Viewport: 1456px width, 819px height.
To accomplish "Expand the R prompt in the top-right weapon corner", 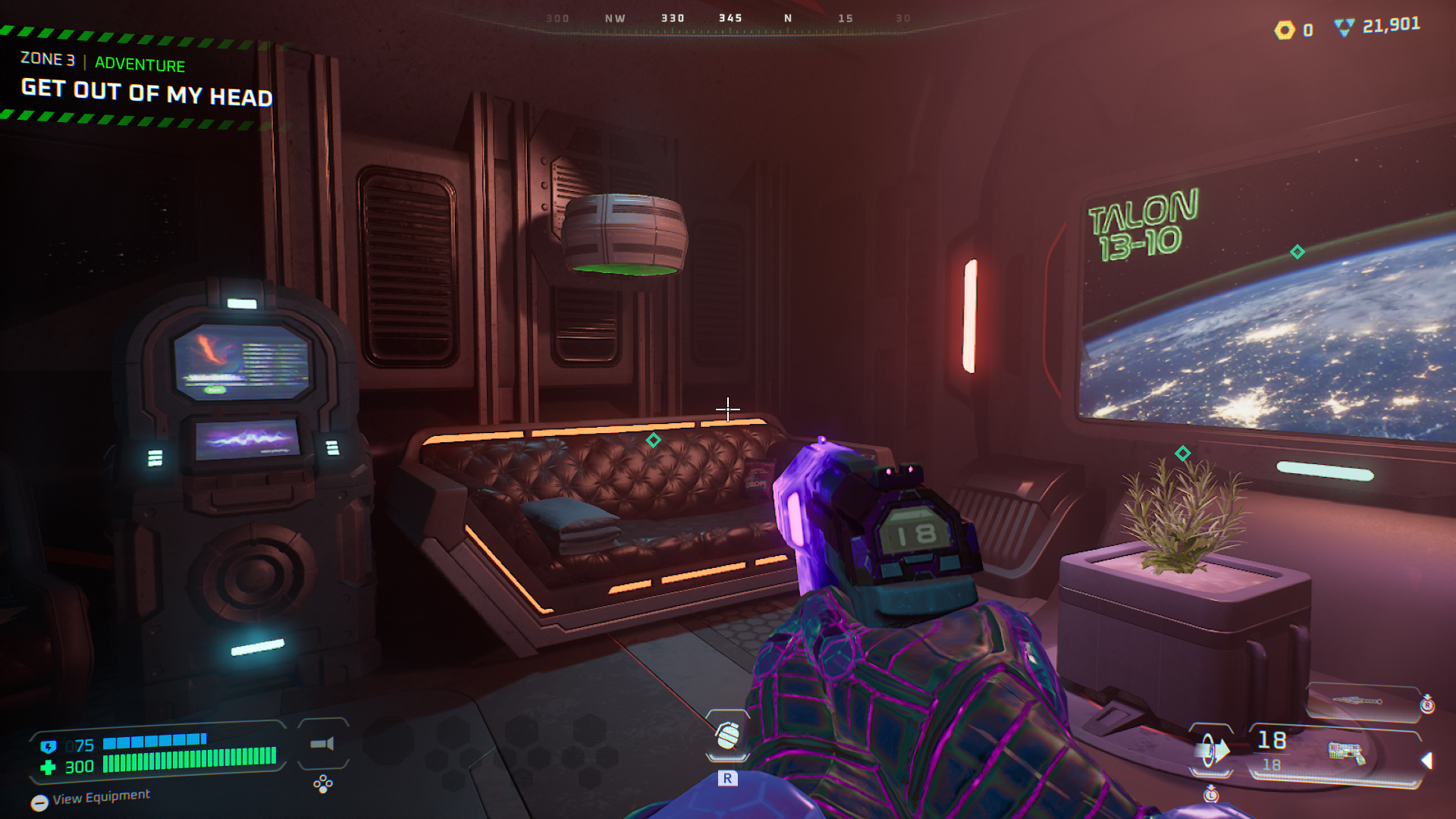I will tap(1426, 705).
